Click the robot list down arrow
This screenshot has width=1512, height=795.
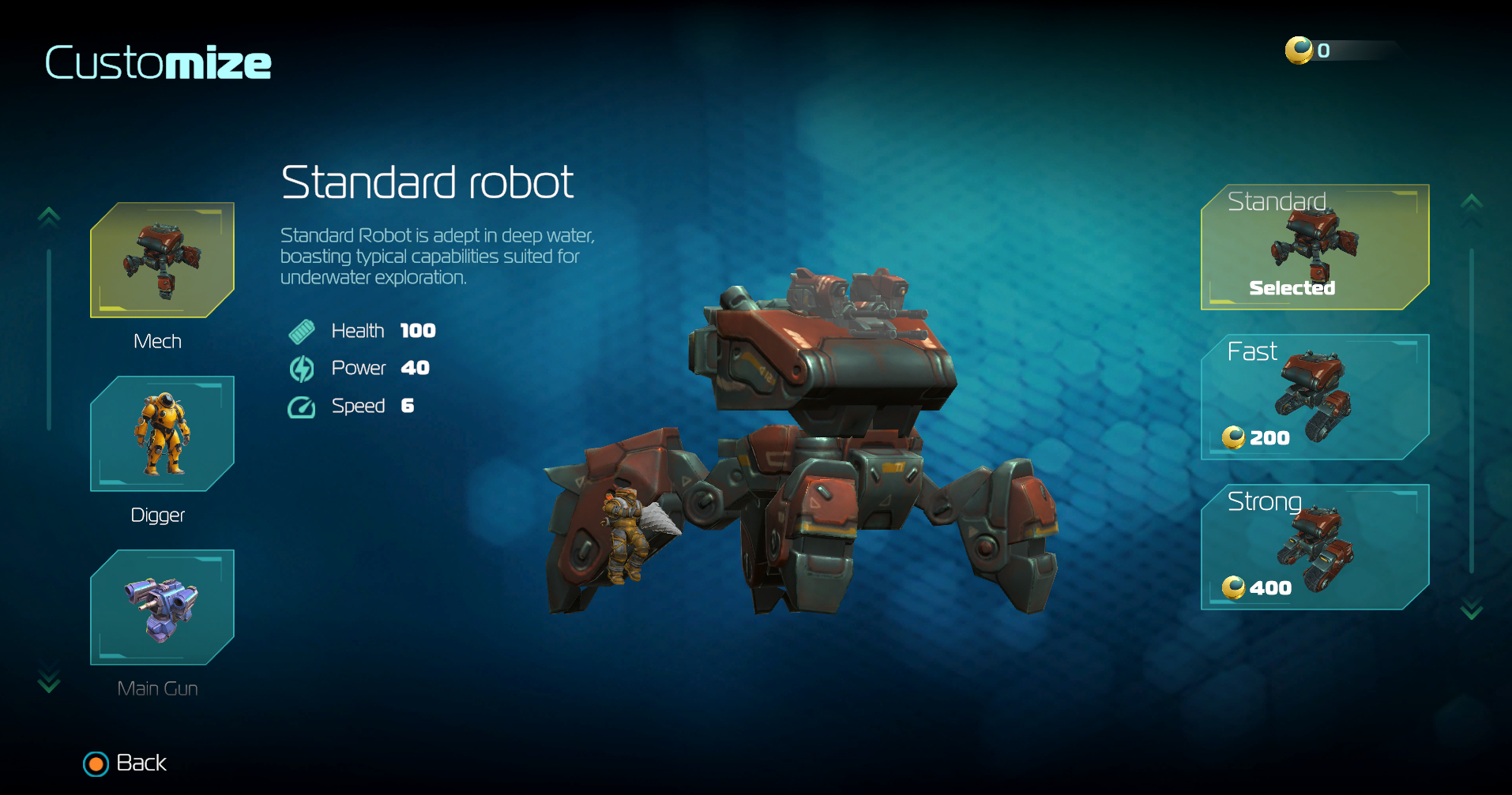tap(1471, 609)
